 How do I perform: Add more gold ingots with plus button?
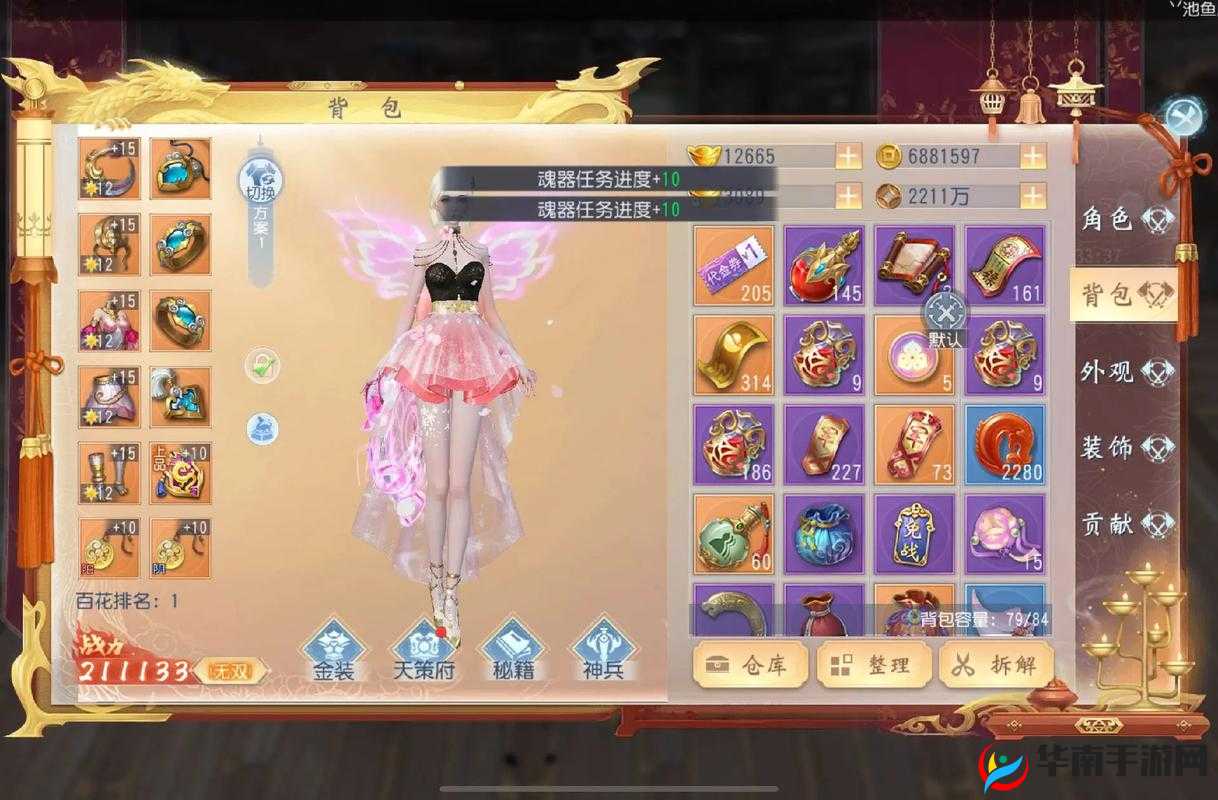coord(847,157)
